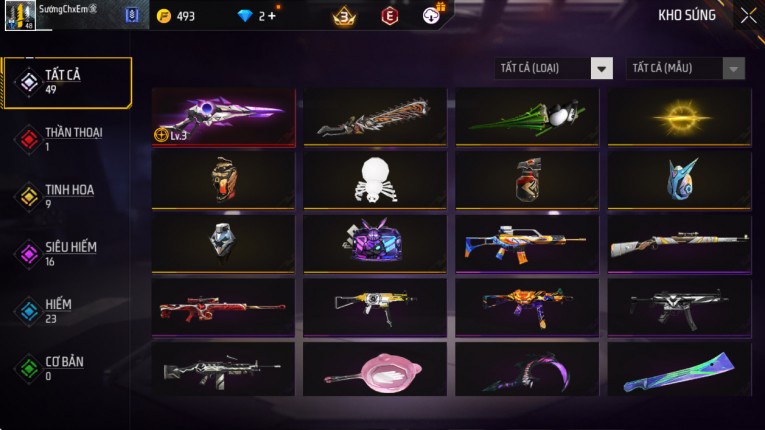This screenshot has width=765, height=430.
Task: Close the Kho Súng screen
Action: [748, 16]
